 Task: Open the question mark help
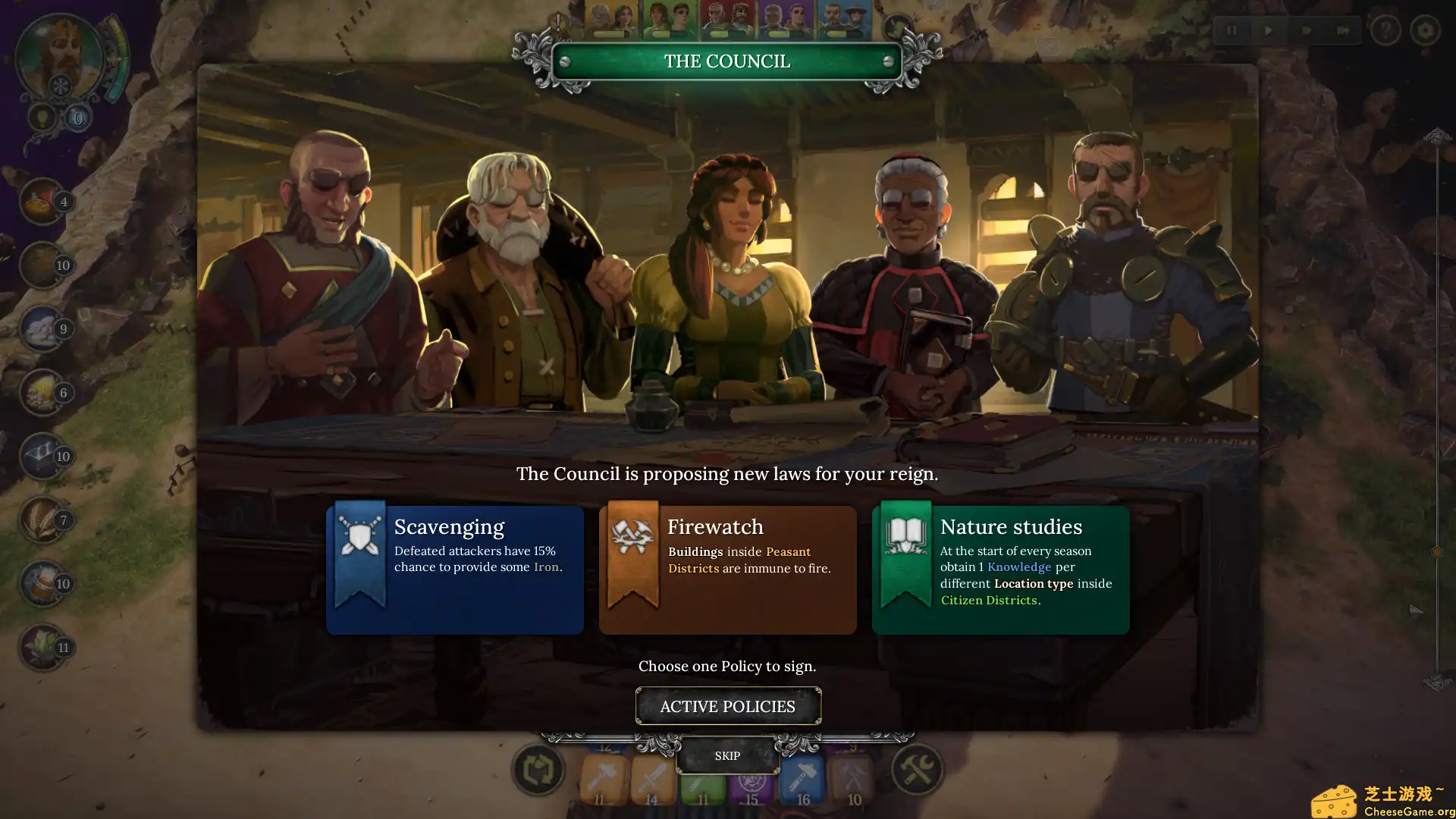click(1385, 31)
